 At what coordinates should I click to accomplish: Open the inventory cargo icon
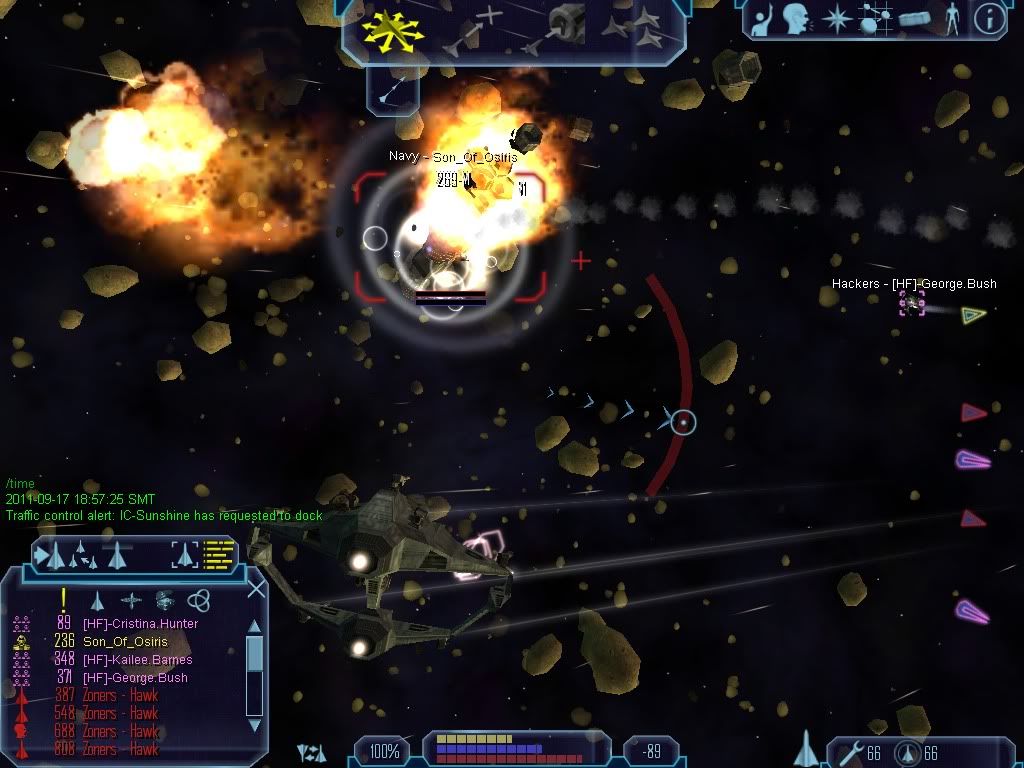point(916,18)
